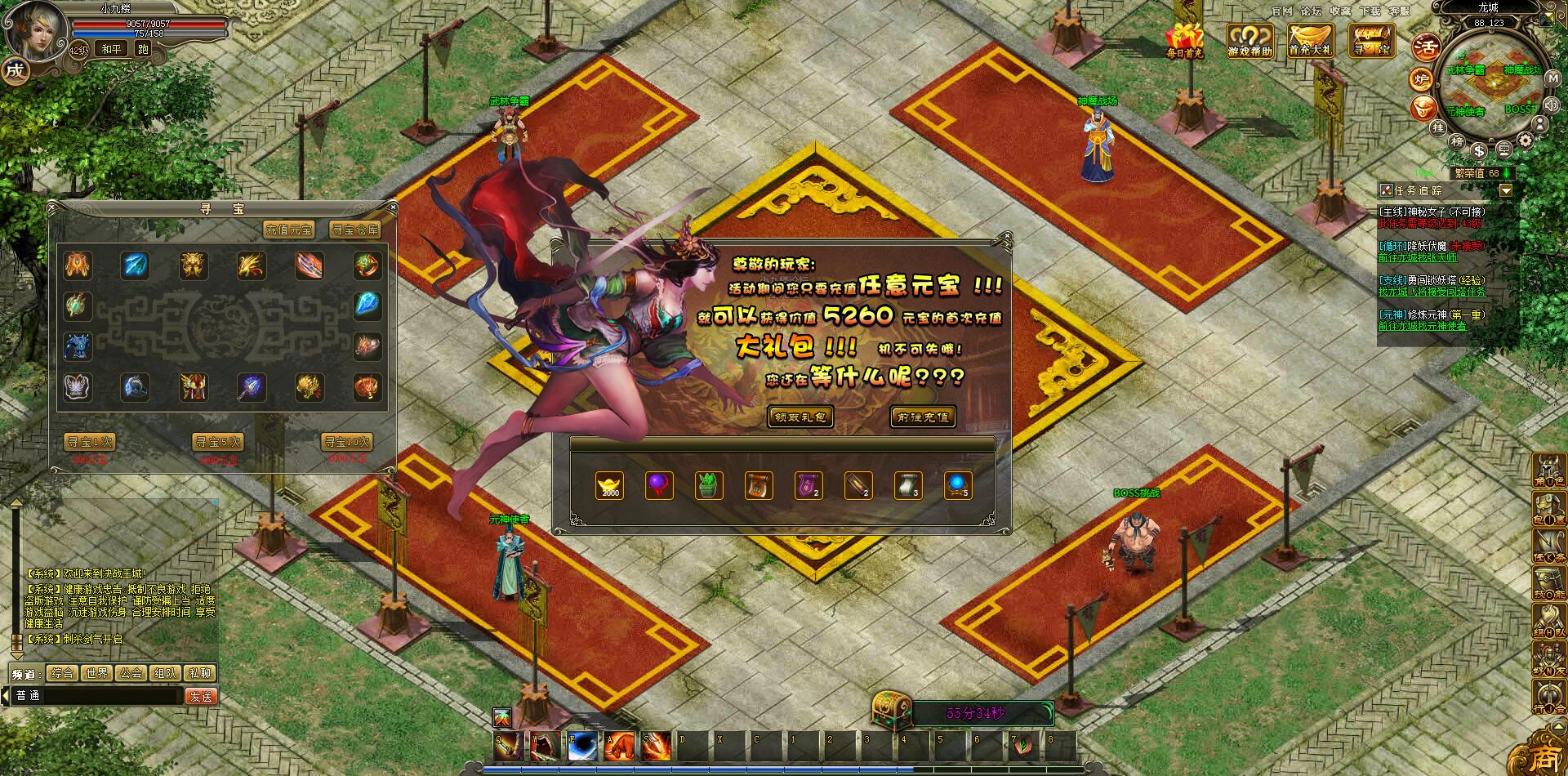Click the experience progress bar at the bottom

784,769
